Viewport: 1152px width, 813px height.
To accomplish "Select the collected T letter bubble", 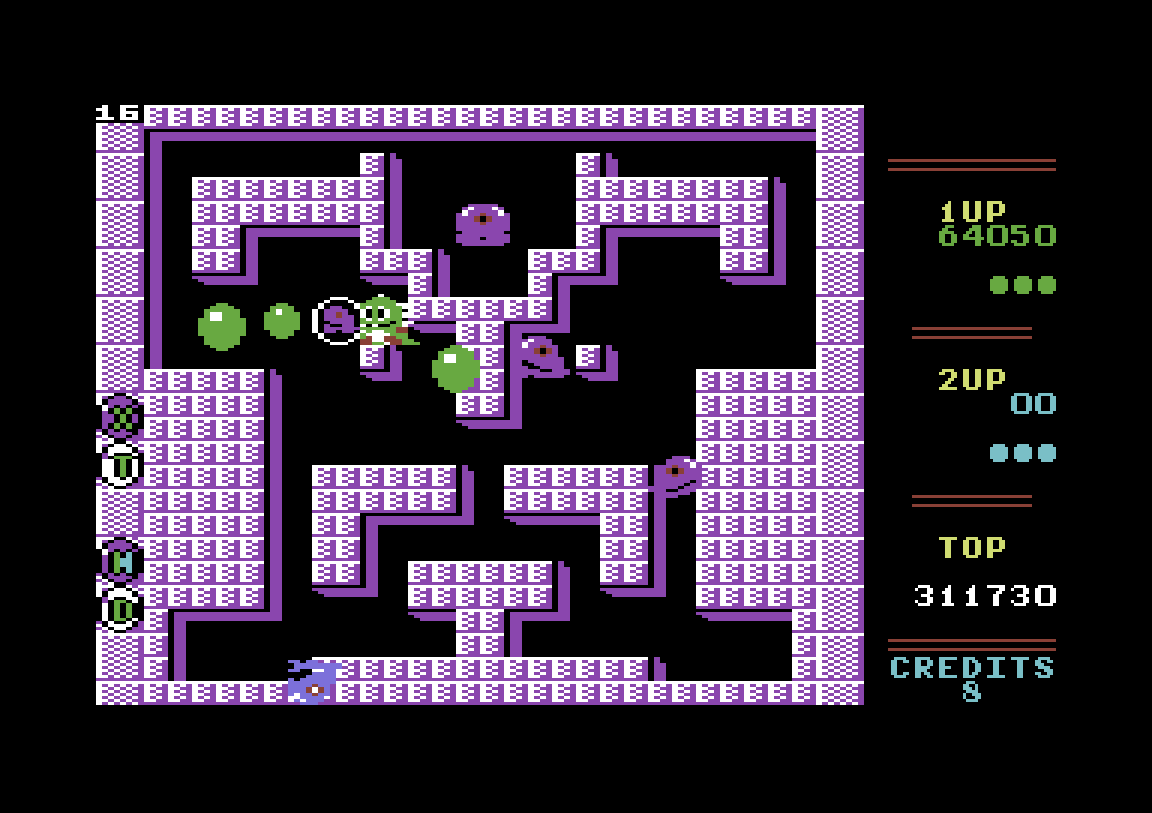I will pyautogui.click(x=121, y=464).
